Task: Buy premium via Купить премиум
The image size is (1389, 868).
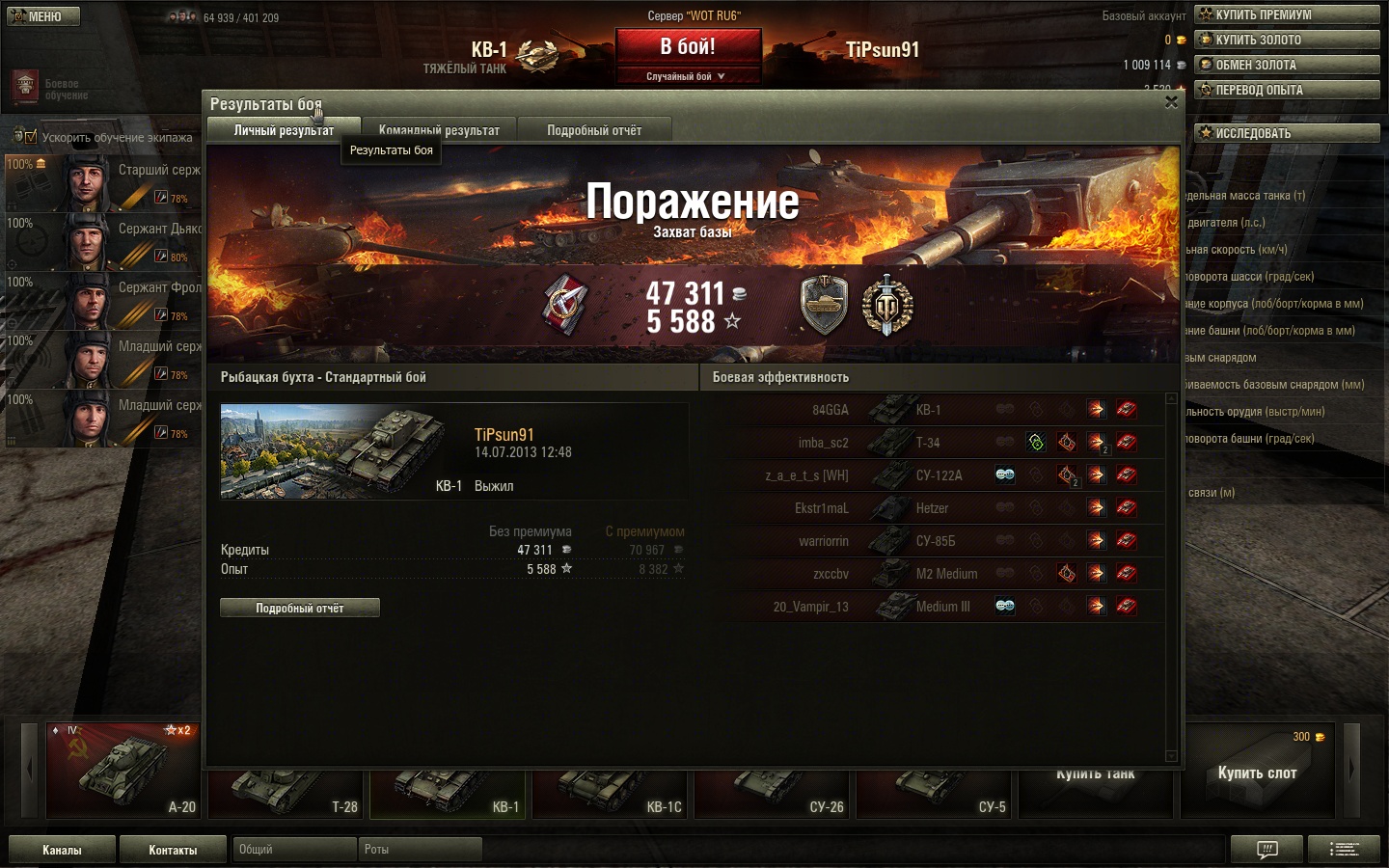Action: (1287, 14)
